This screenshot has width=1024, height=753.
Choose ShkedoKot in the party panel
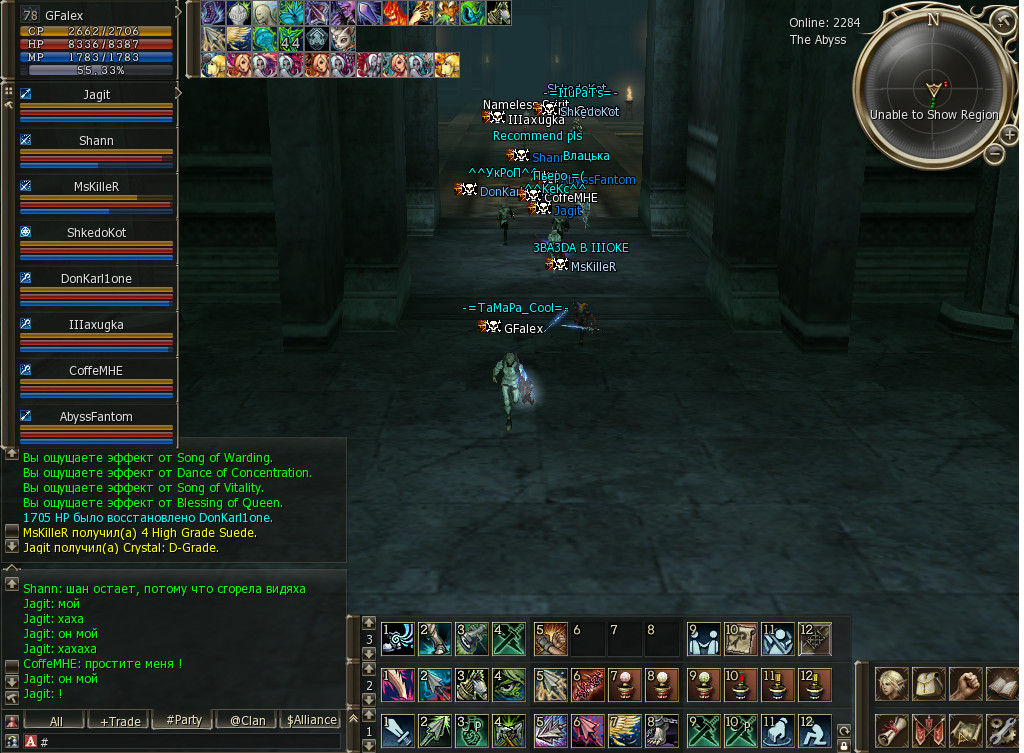97,233
